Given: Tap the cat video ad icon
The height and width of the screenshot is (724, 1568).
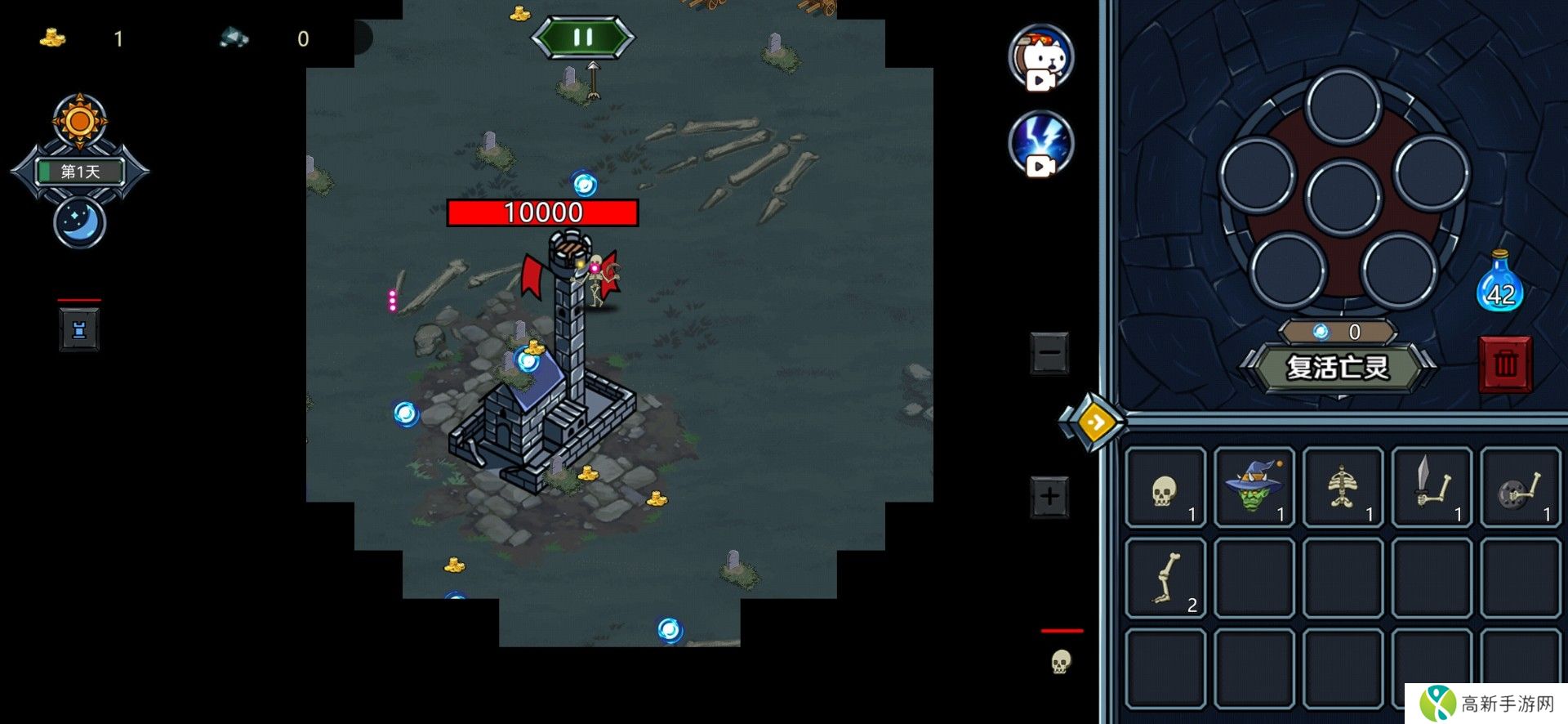Looking at the screenshot, I should click(x=1040, y=56).
